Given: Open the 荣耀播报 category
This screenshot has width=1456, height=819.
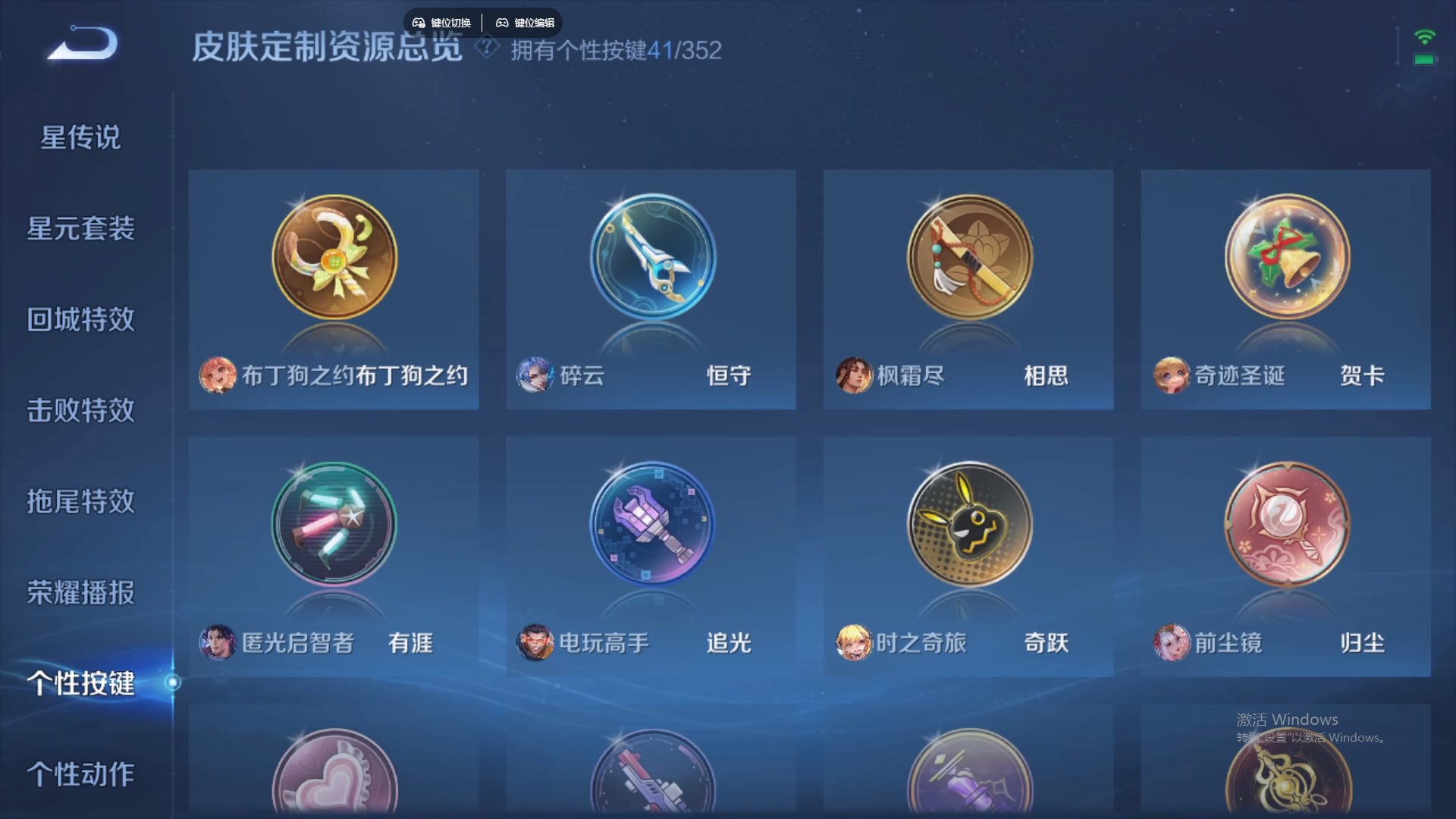Looking at the screenshot, I should click(x=79, y=594).
